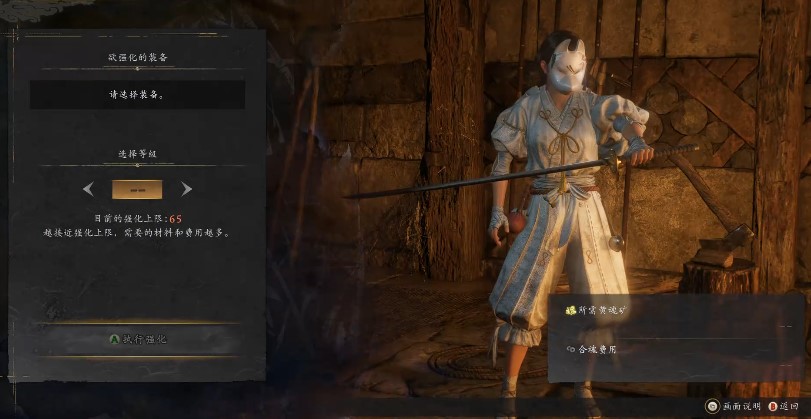Decrease level with the left arrow
Image resolution: width=811 pixels, height=419 pixels.
tap(89, 189)
